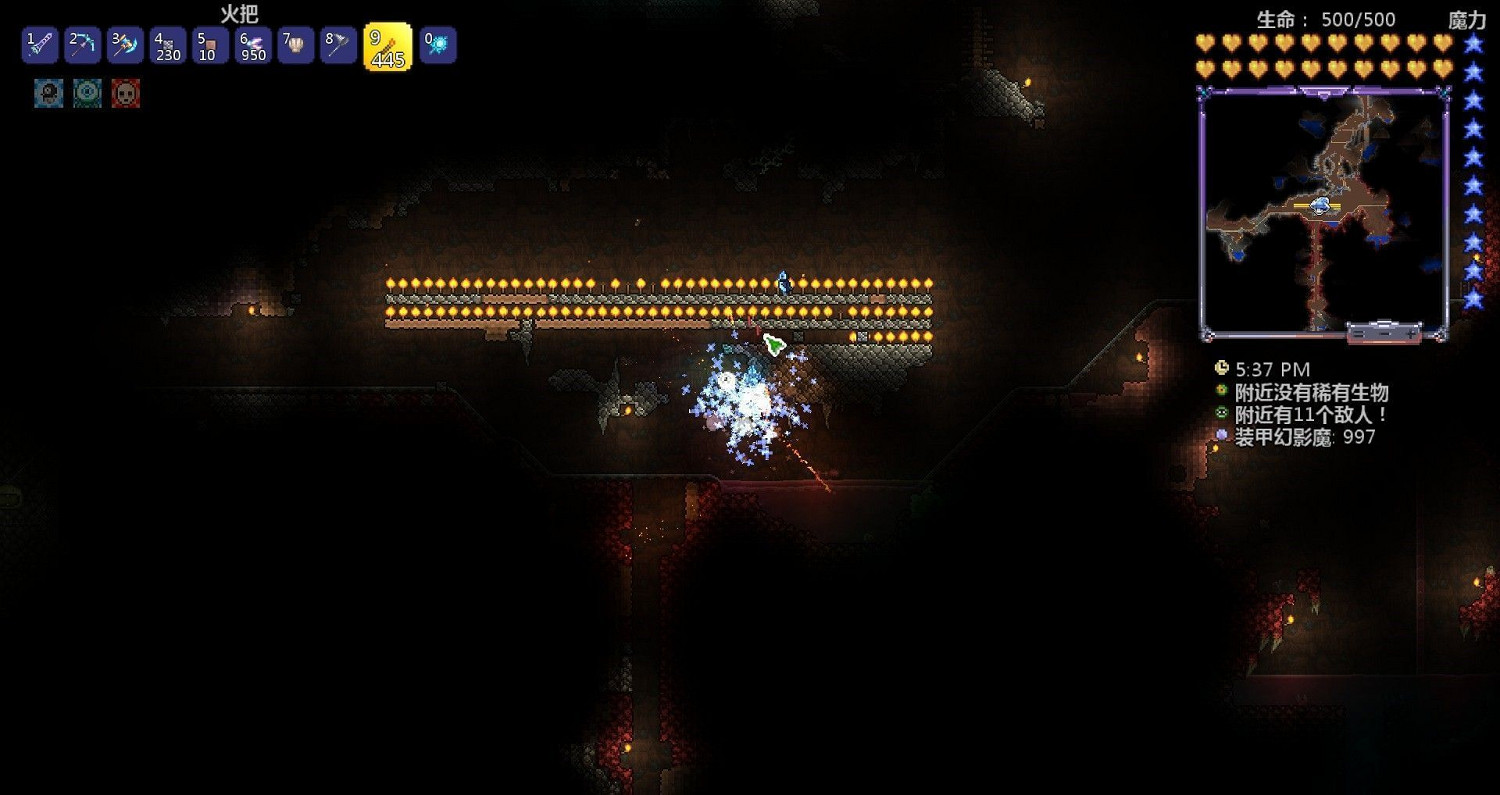This screenshot has width=1500, height=795.
Task: Click the lifeform analyzer icon near rare creature text
Action: [1221, 392]
